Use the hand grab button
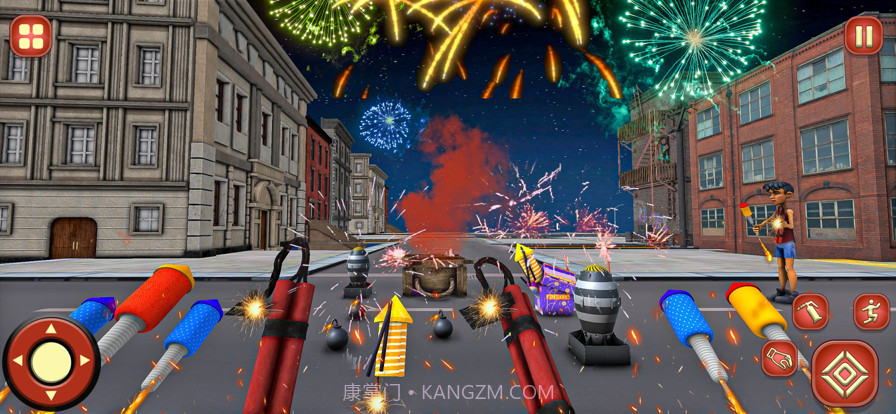 click(x=779, y=359)
